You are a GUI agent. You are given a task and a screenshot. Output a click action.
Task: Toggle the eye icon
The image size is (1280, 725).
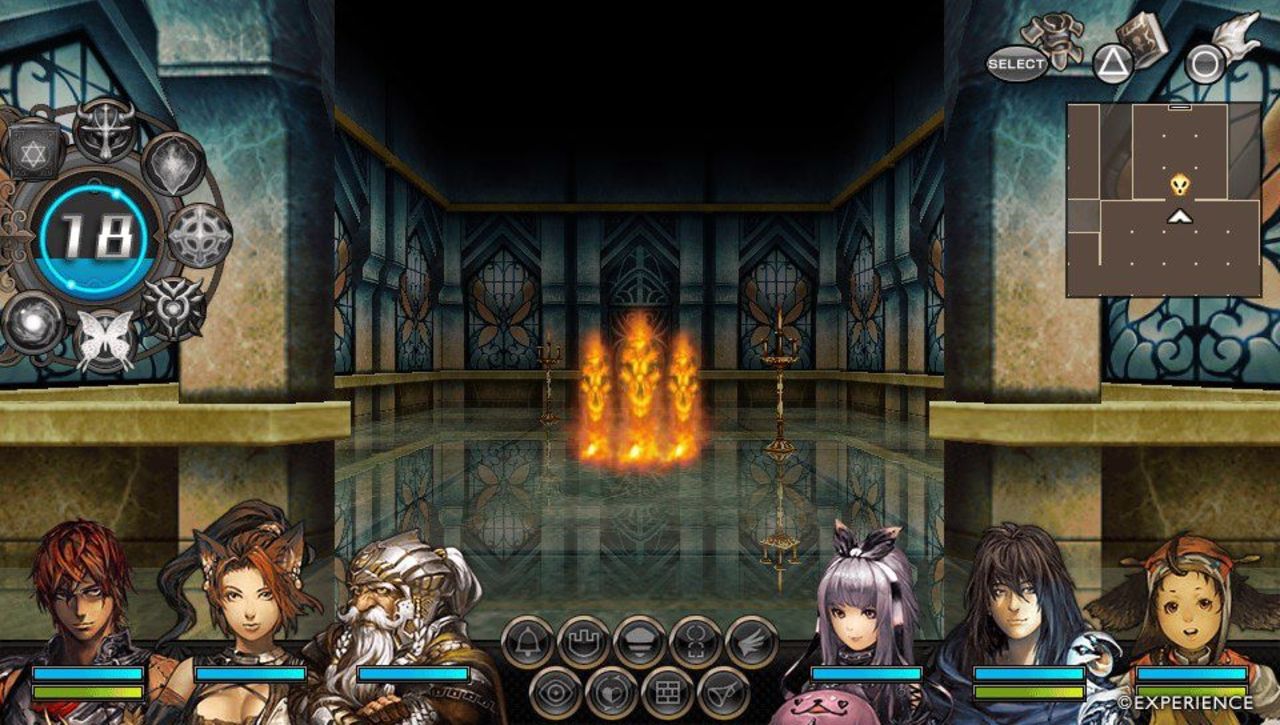(555, 692)
